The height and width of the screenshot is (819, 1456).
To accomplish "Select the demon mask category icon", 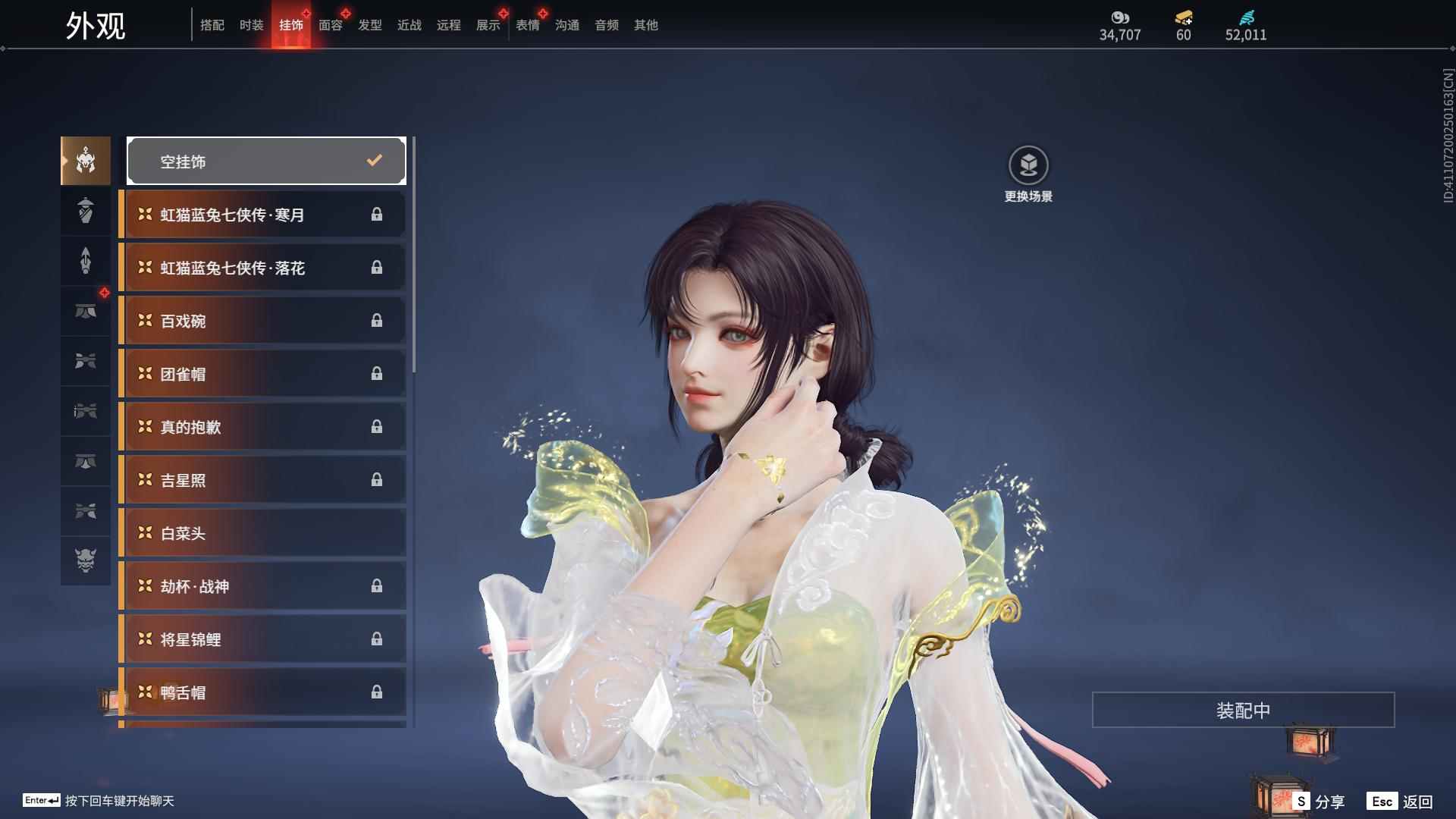I will (x=86, y=560).
